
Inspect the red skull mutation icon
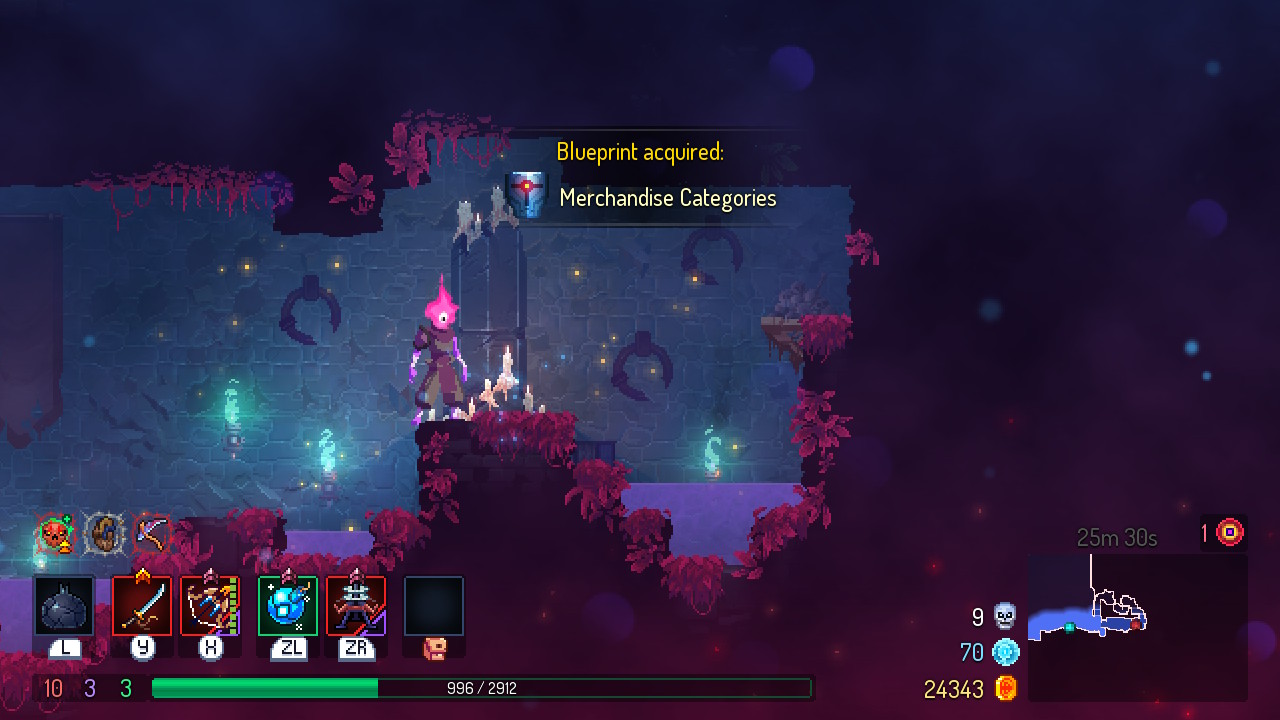[55, 534]
